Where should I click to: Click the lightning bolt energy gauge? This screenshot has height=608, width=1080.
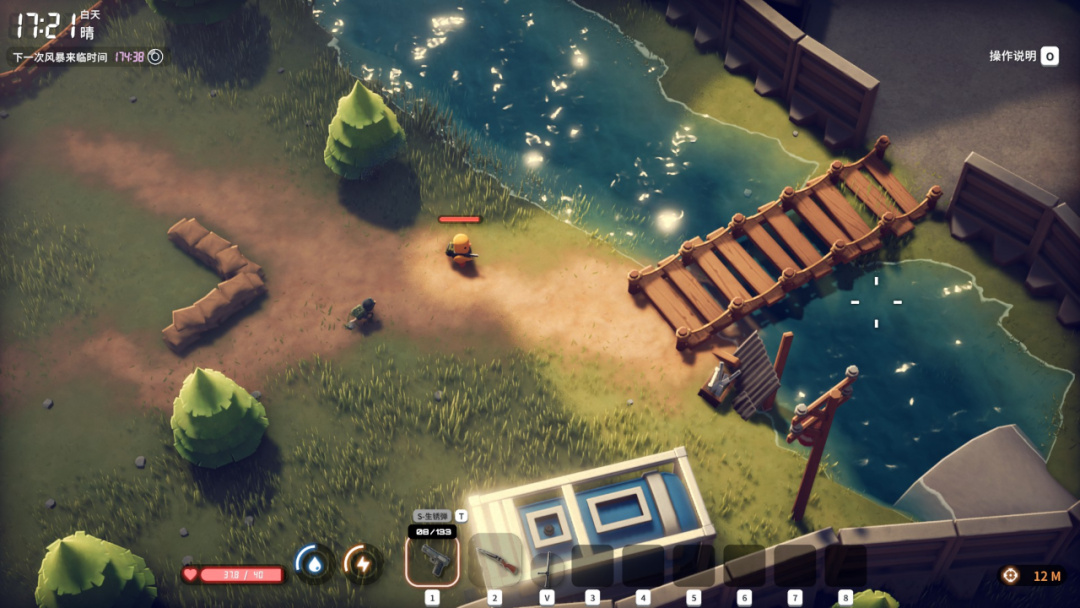pos(362,564)
